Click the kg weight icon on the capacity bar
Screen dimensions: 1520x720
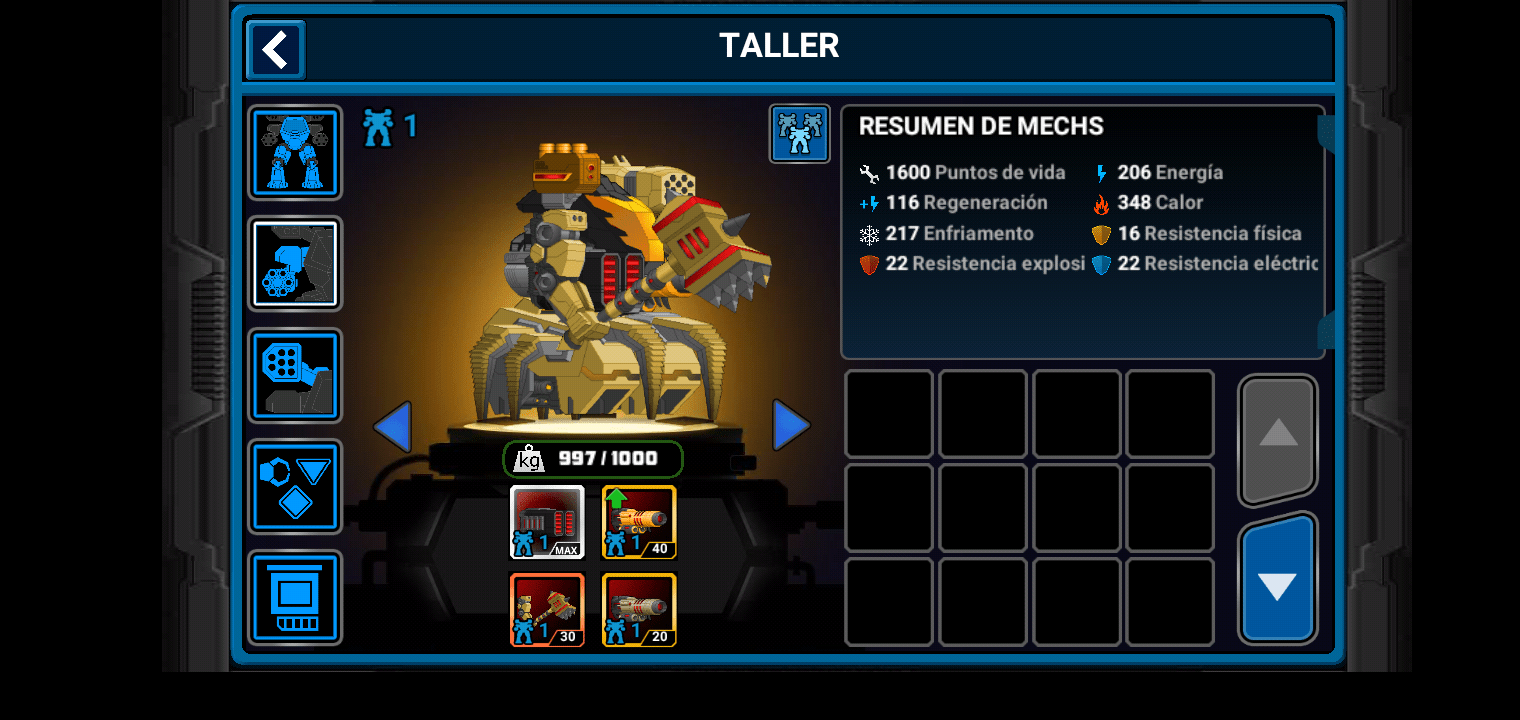click(530, 459)
